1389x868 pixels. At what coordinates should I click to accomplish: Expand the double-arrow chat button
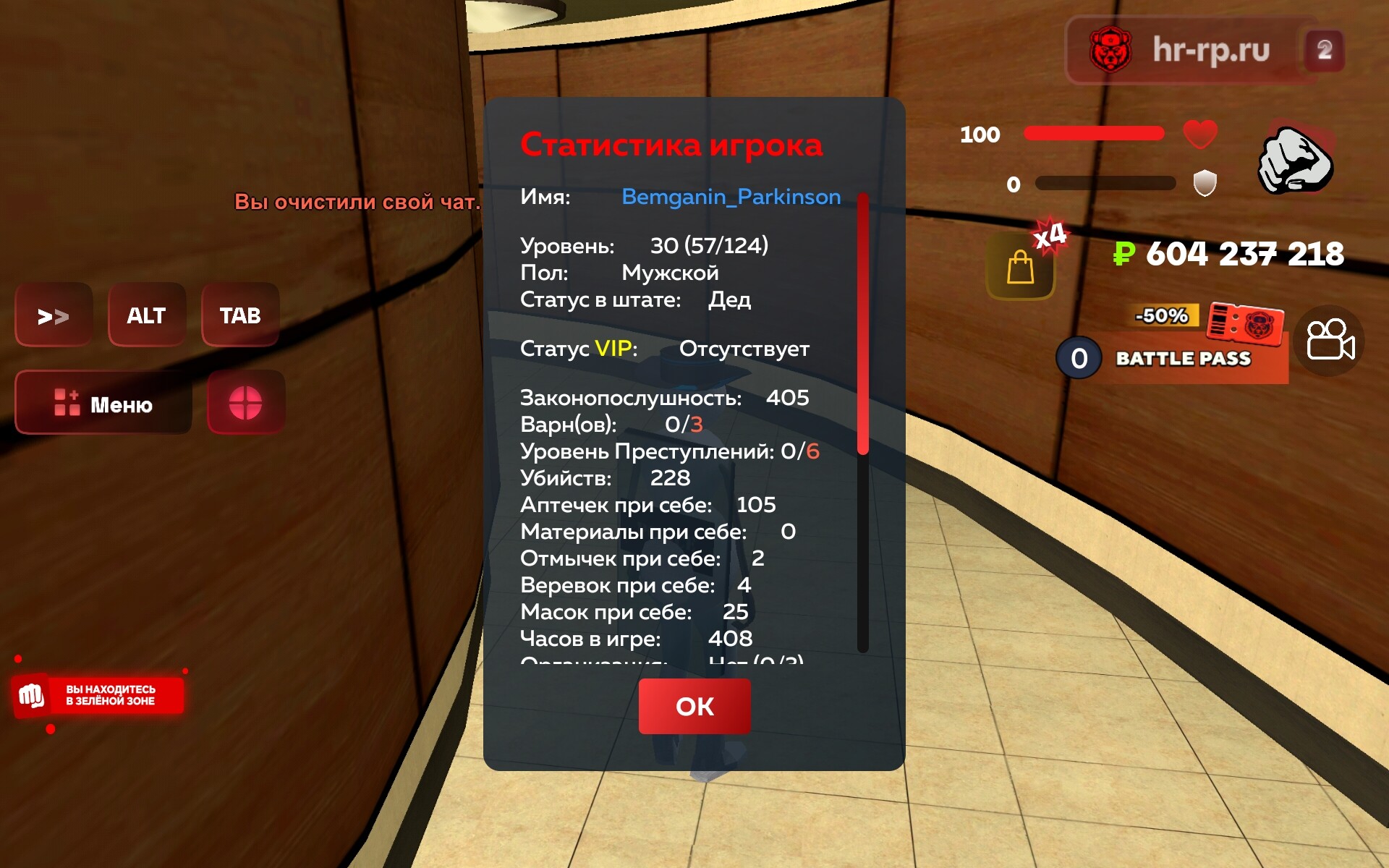tap(54, 315)
